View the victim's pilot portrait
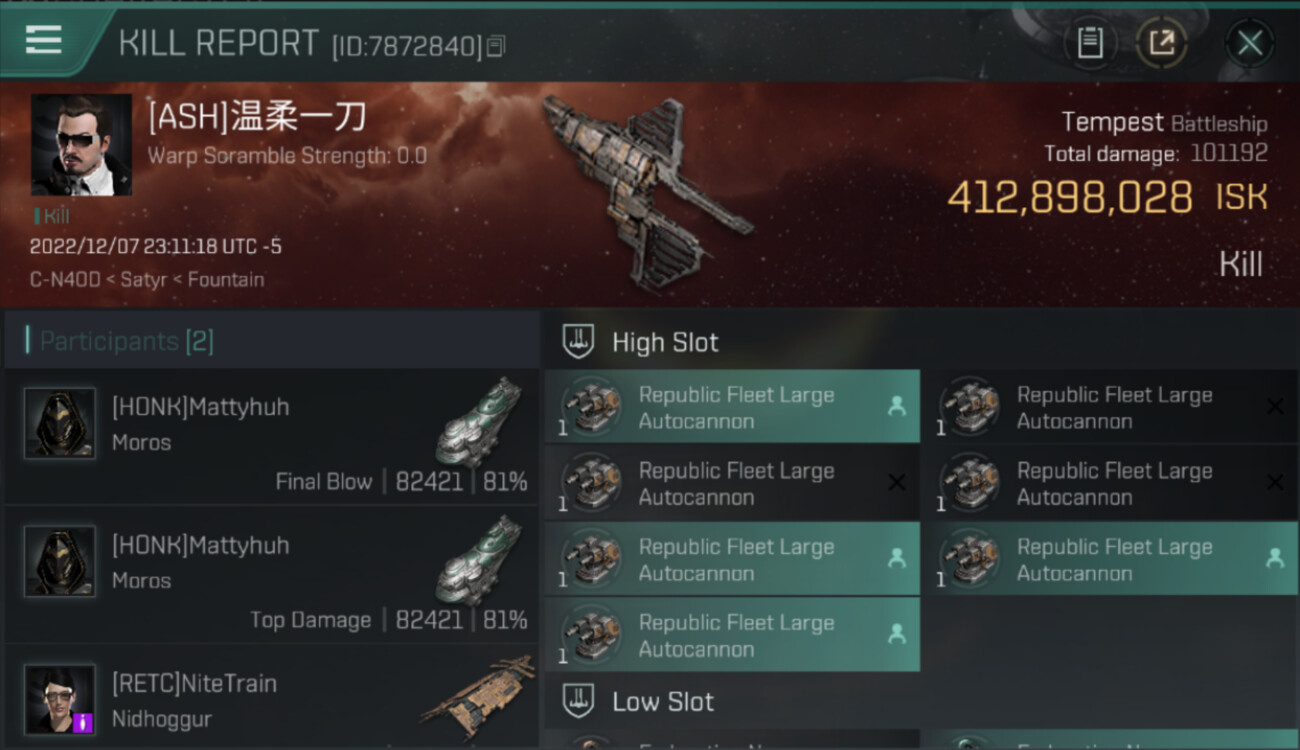This screenshot has height=750, width=1300. pyautogui.click(x=81, y=145)
